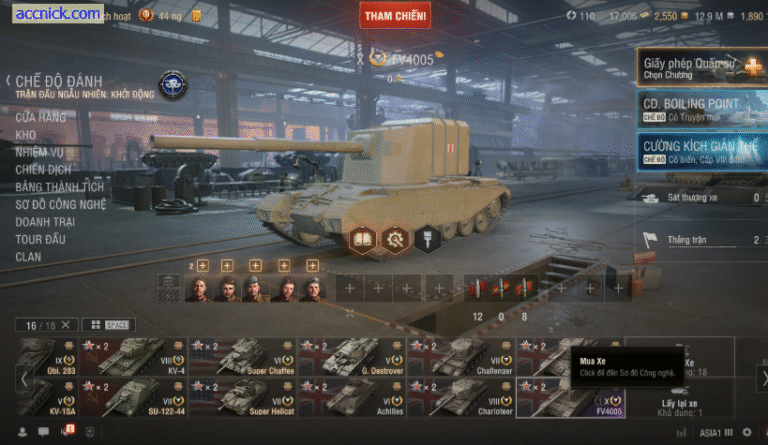
Task: Start battle with THAM CHIẾN button
Action: point(395,15)
